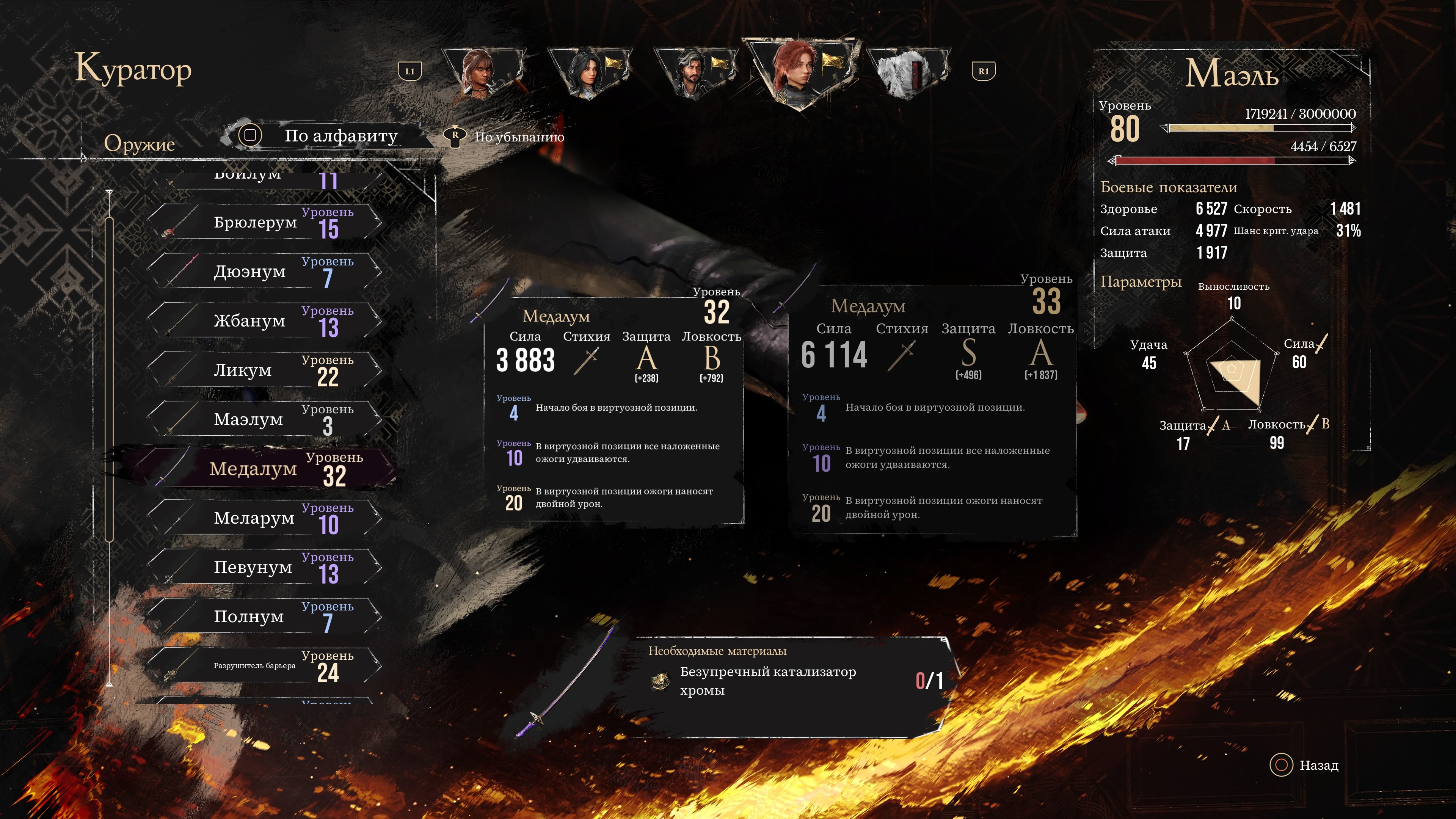Select the Брюлерум weapon row
This screenshot has width=1456, height=819.
pyautogui.click(x=266, y=223)
